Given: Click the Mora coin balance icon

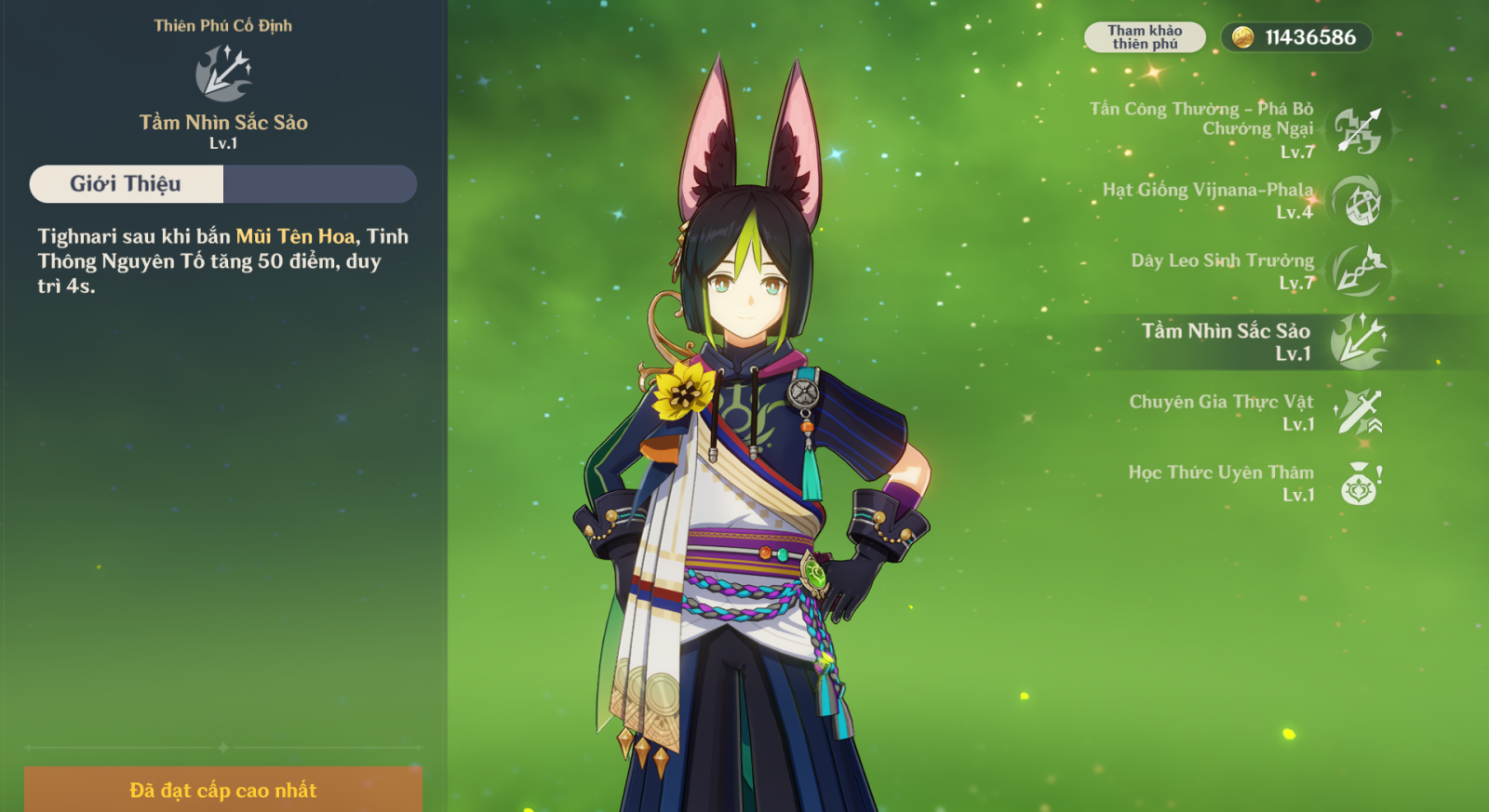Looking at the screenshot, I should pos(1242,37).
